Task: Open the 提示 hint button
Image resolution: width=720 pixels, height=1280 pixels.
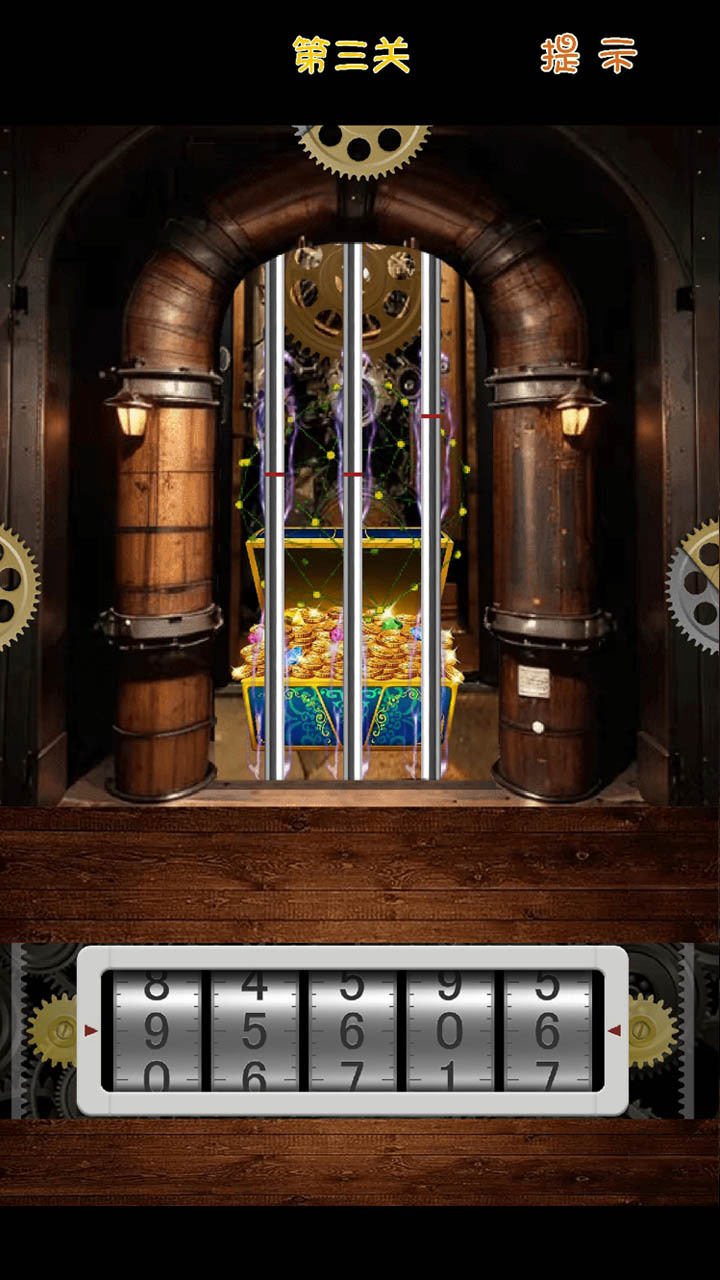Action: [588, 55]
